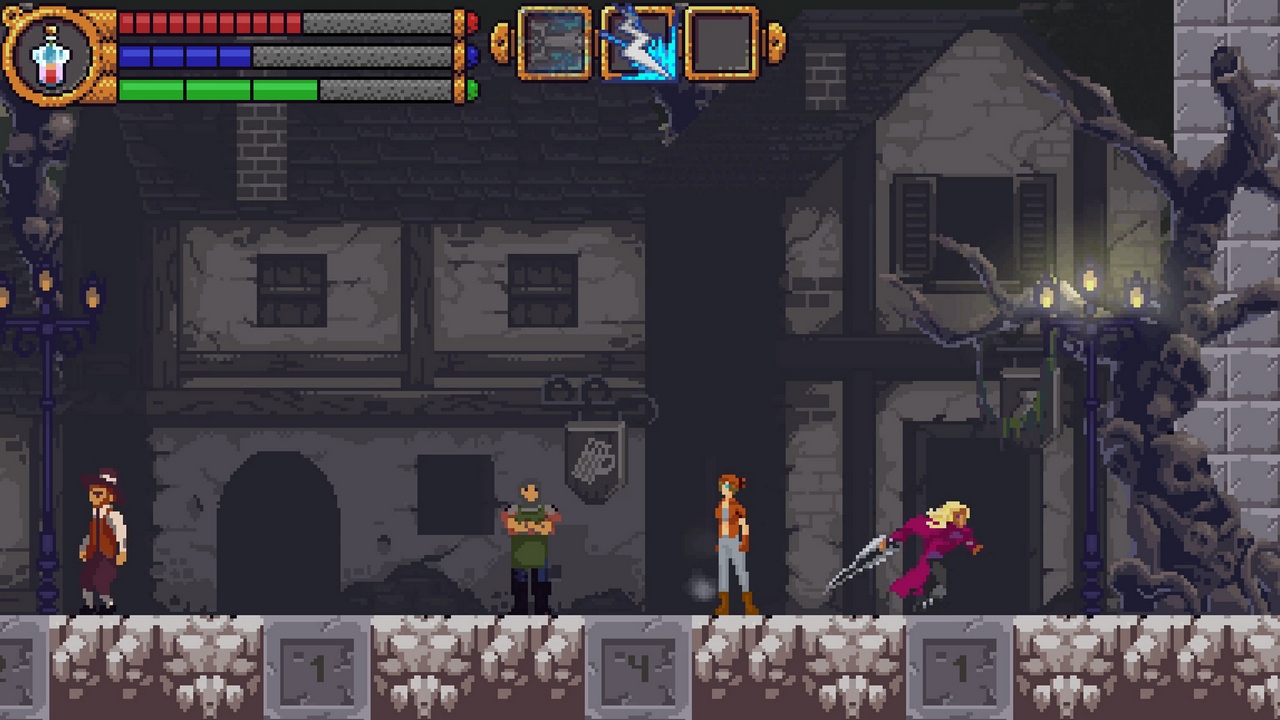The image size is (1280, 720).
Task: Click the blue orb beside the mana bar
Action: [x=470, y=56]
